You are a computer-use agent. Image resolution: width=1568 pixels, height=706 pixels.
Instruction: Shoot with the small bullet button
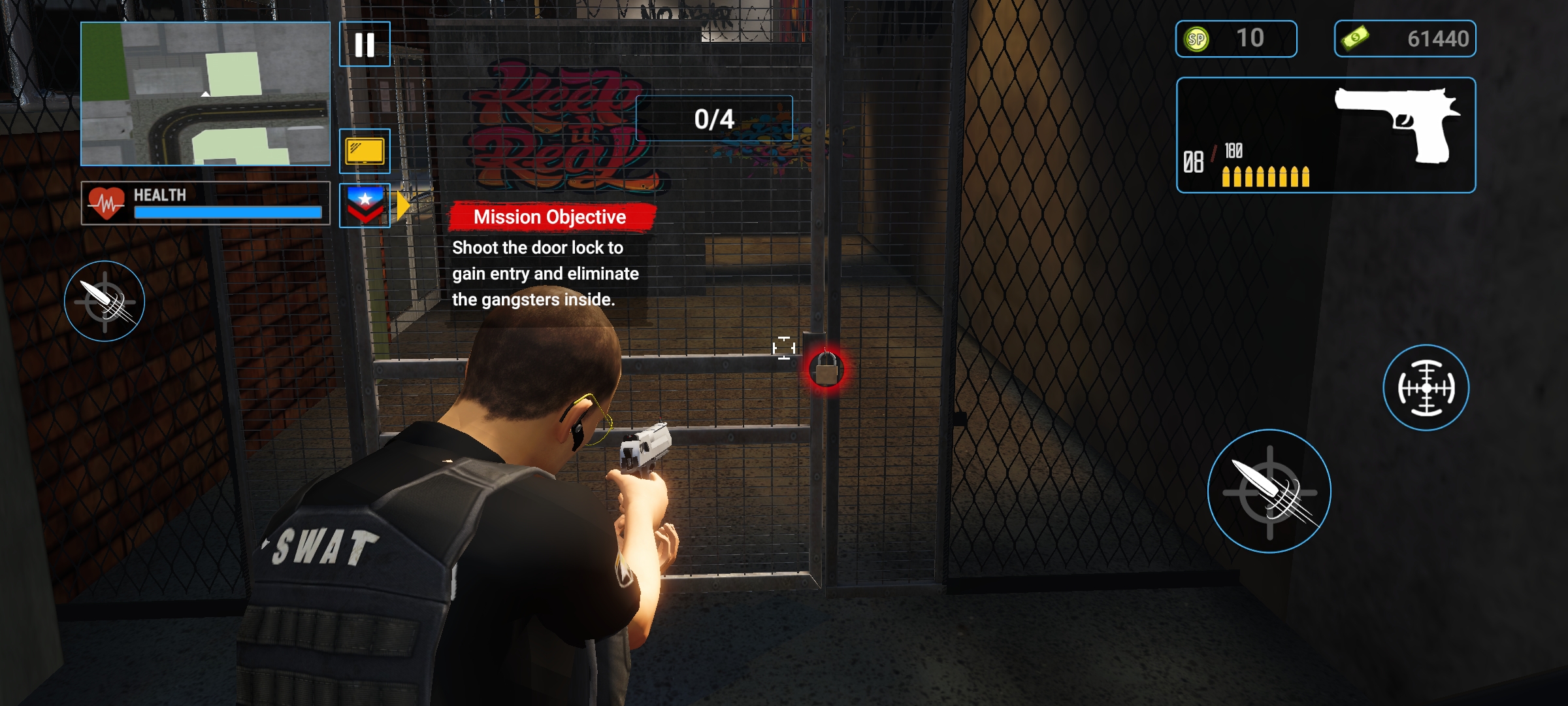105,301
